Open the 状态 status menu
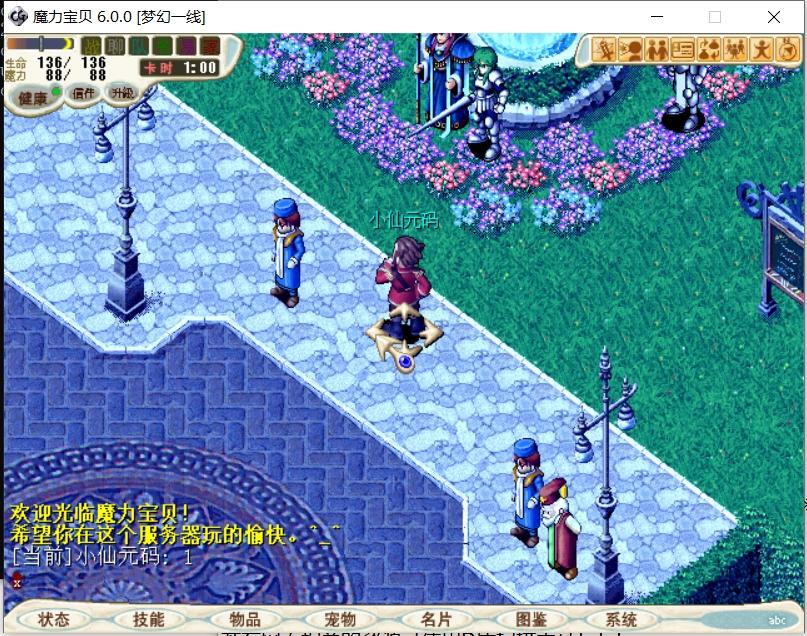 tap(54, 620)
